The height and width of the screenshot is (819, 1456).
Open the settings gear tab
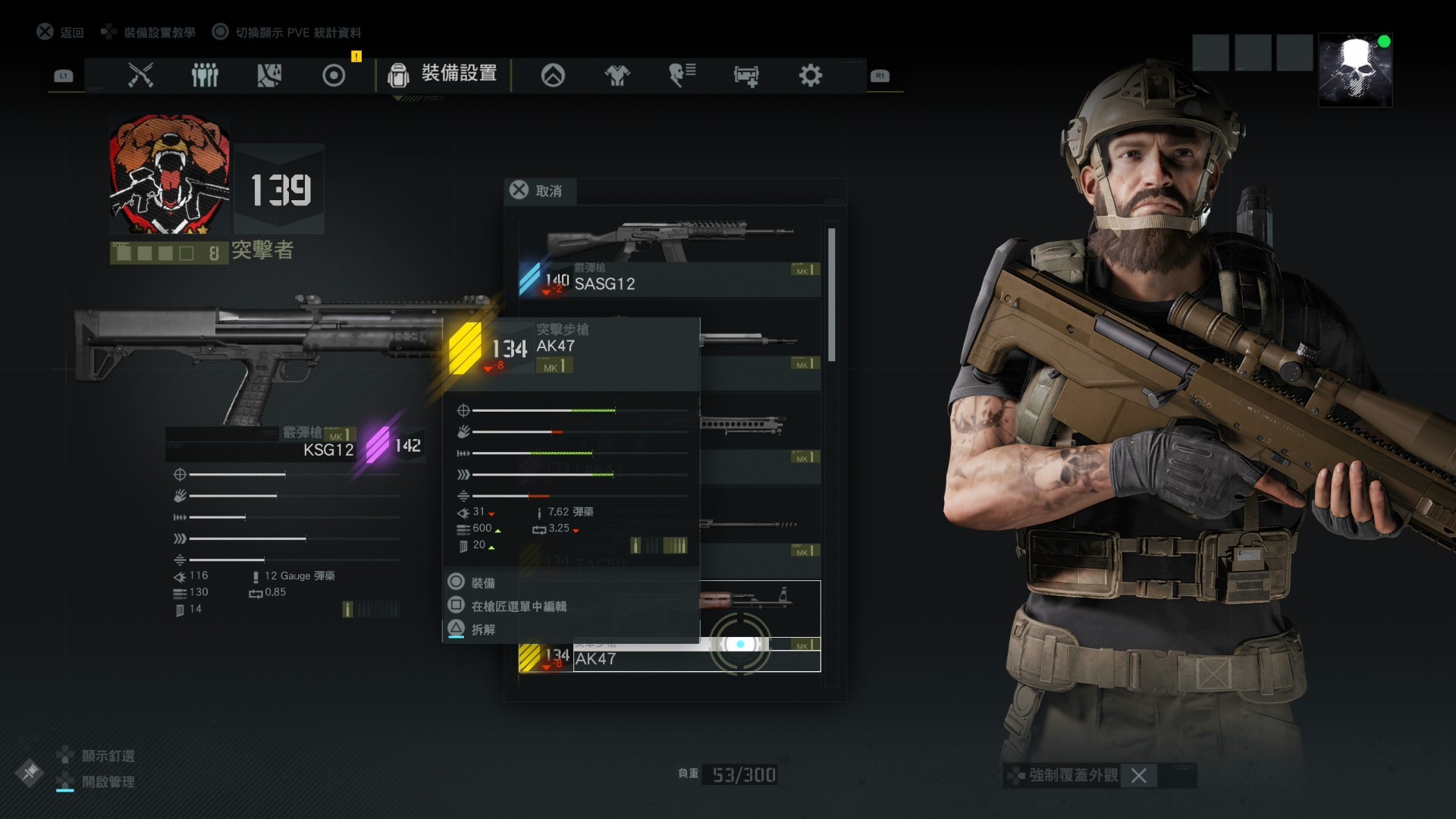[x=810, y=75]
